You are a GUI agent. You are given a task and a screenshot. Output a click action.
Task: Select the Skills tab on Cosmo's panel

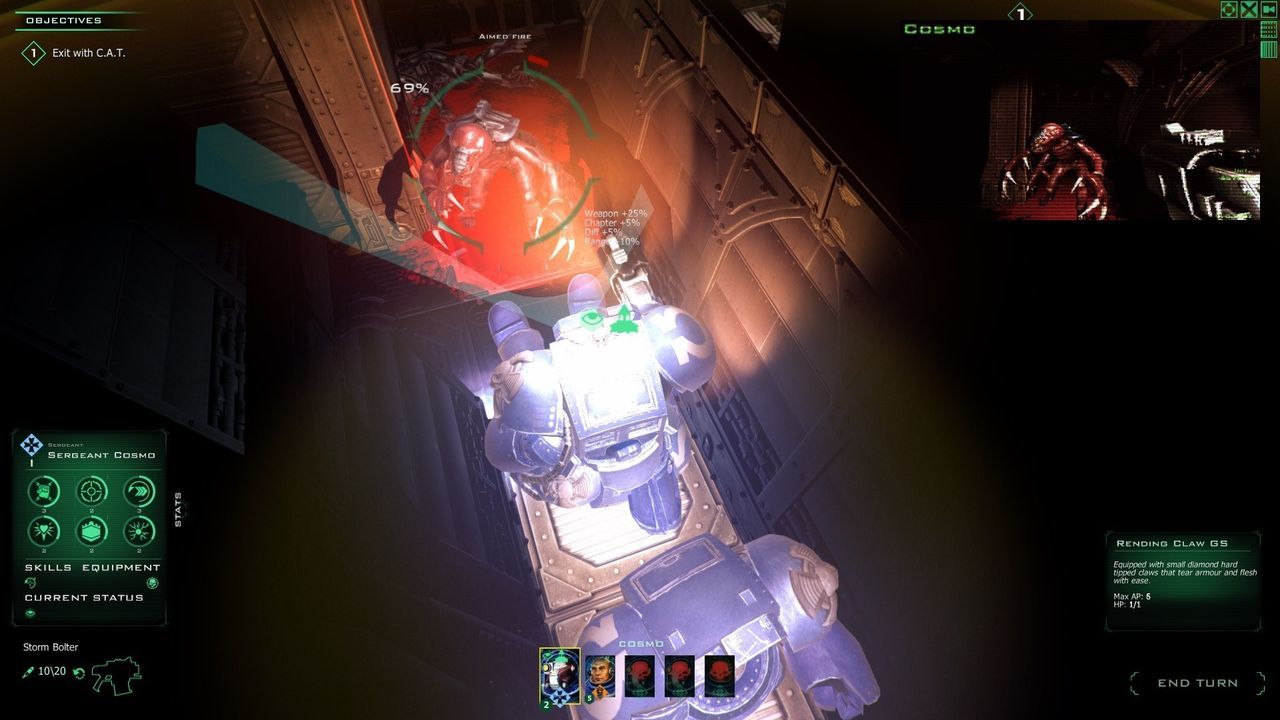click(x=47, y=567)
